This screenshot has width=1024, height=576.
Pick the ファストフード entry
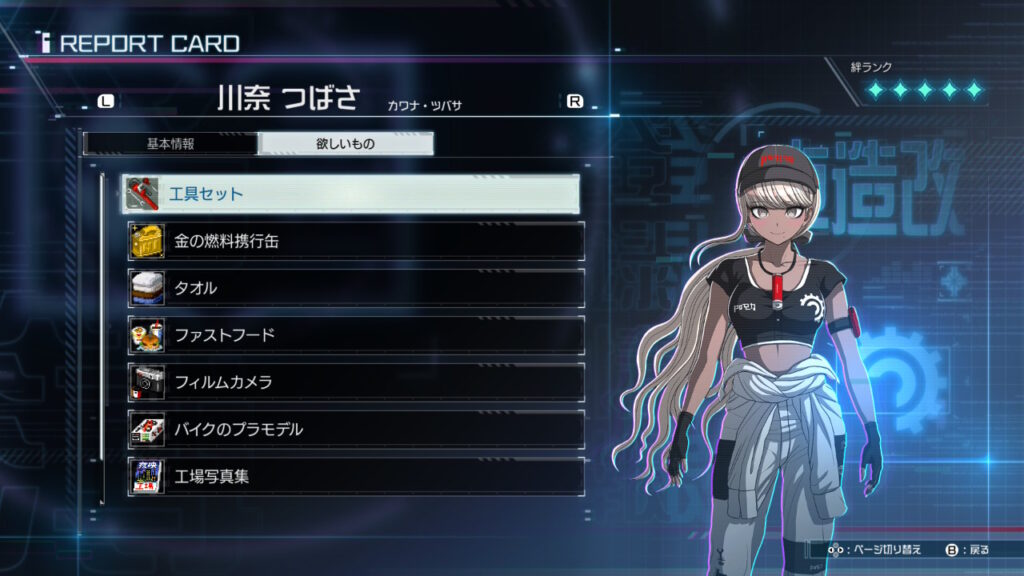pyautogui.click(x=356, y=335)
